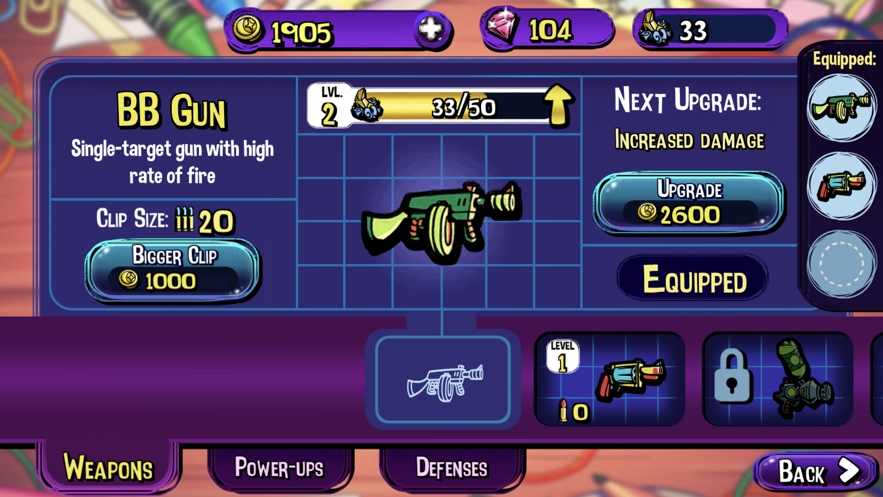Select the equipped BB Gun slot
This screenshot has height=497, width=883.
point(841,107)
